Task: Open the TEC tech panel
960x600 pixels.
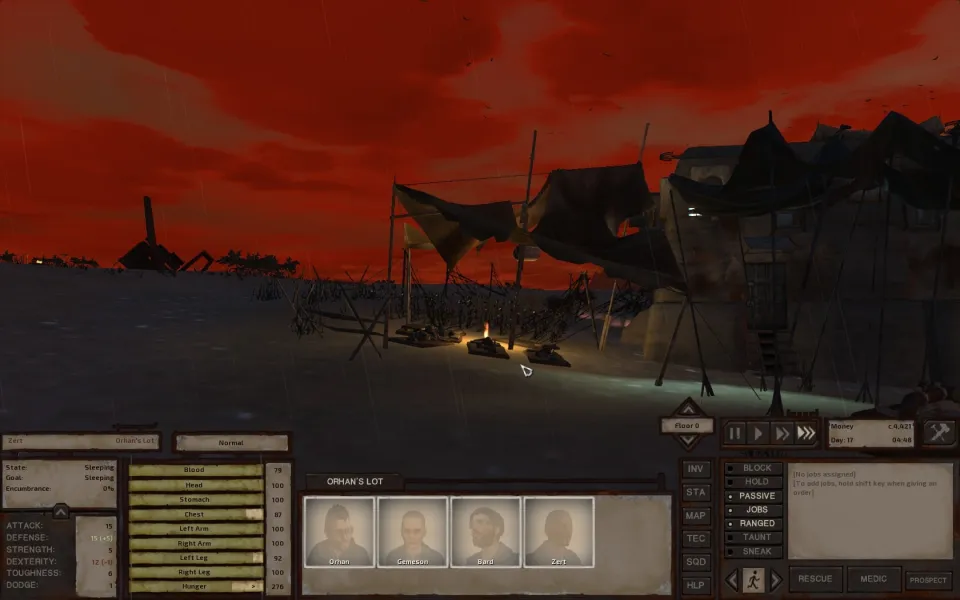Action: pyautogui.click(x=696, y=538)
